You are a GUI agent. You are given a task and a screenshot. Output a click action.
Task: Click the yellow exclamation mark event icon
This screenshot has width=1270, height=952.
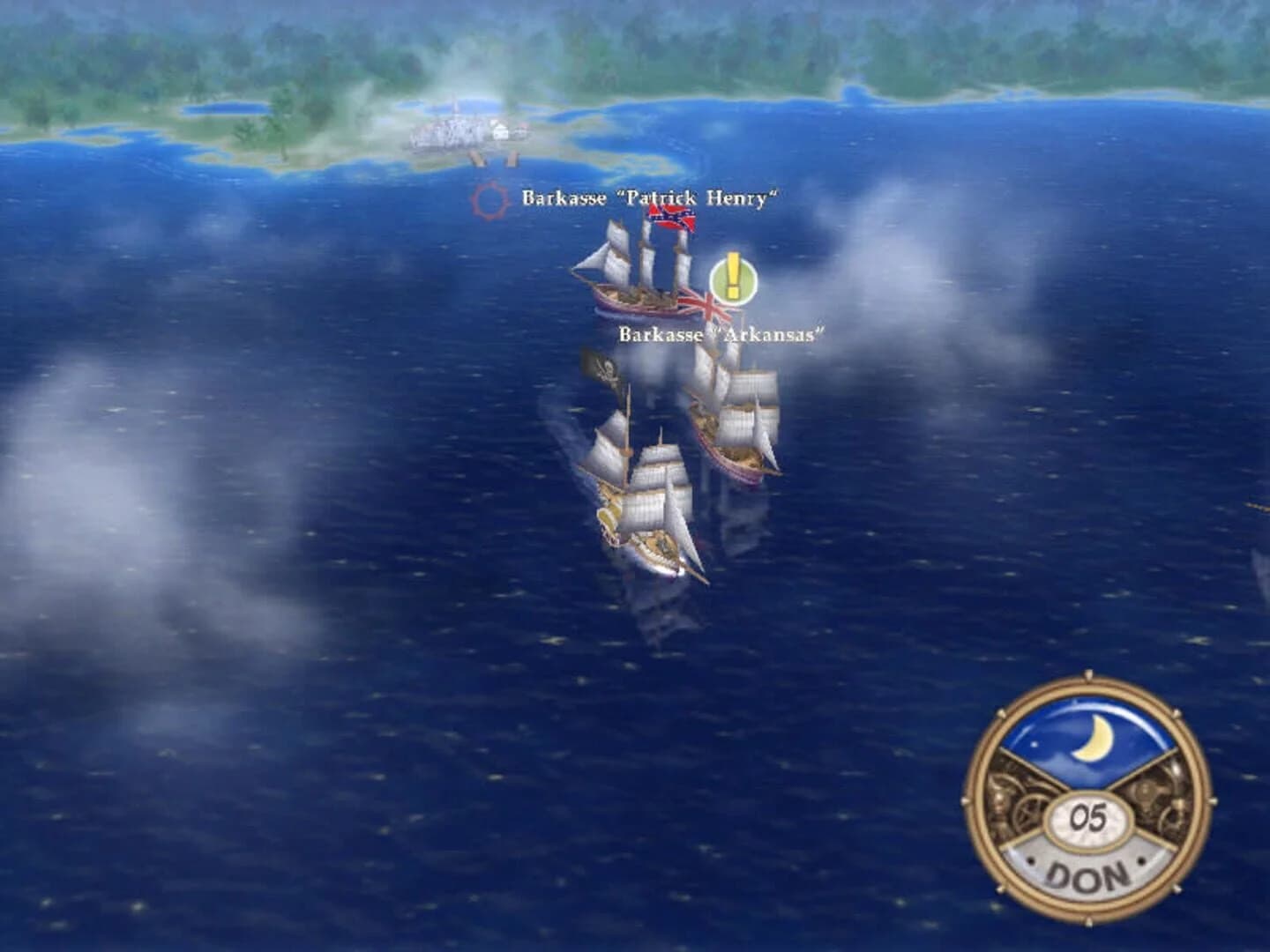point(733,278)
